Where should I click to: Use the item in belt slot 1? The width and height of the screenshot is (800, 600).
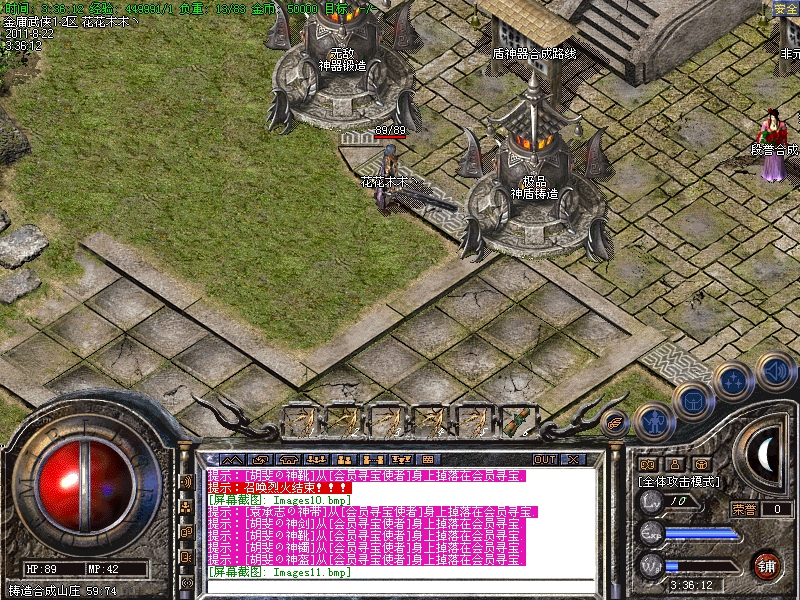[x=300, y=421]
